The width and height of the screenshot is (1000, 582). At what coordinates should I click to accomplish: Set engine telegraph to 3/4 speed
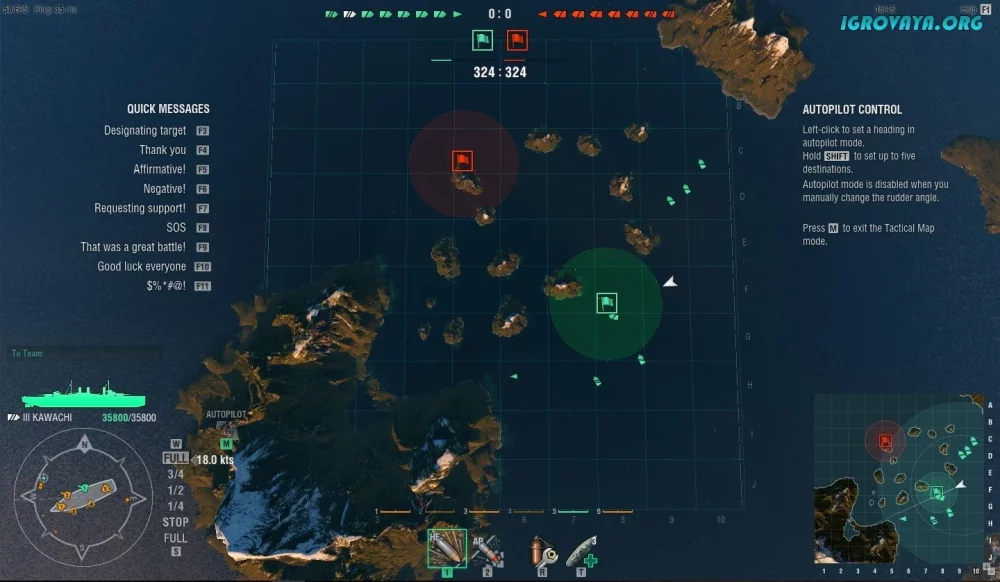pyautogui.click(x=175, y=474)
